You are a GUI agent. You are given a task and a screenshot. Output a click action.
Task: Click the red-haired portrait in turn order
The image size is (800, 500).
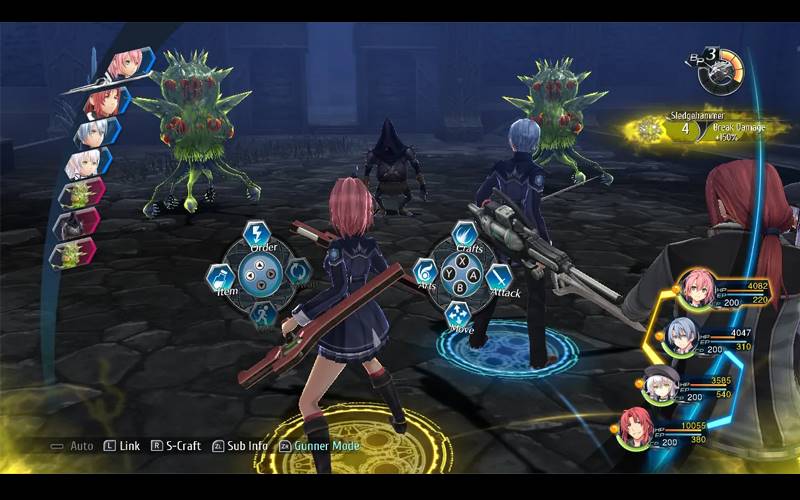[x=107, y=99]
